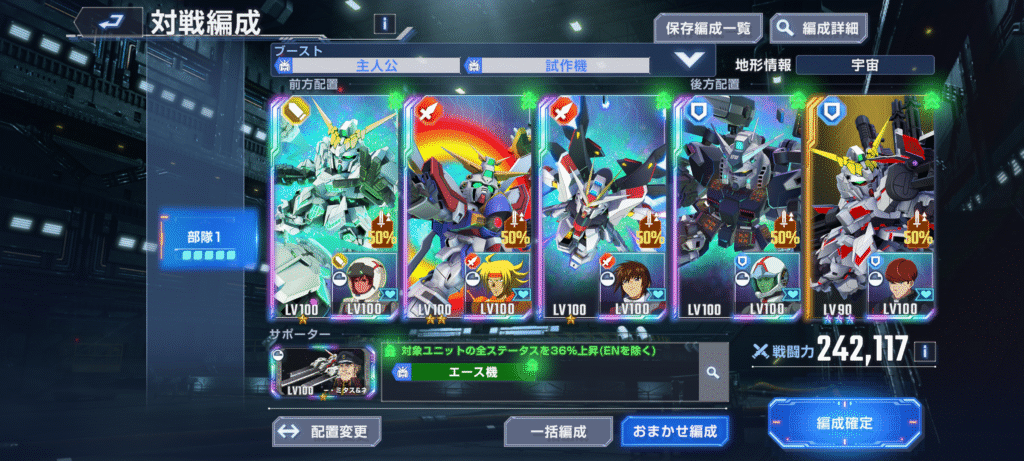This screenshot has width=1024, height=461.
Task: Open 配置変更 position change
Action: click(x=326, y=432)
